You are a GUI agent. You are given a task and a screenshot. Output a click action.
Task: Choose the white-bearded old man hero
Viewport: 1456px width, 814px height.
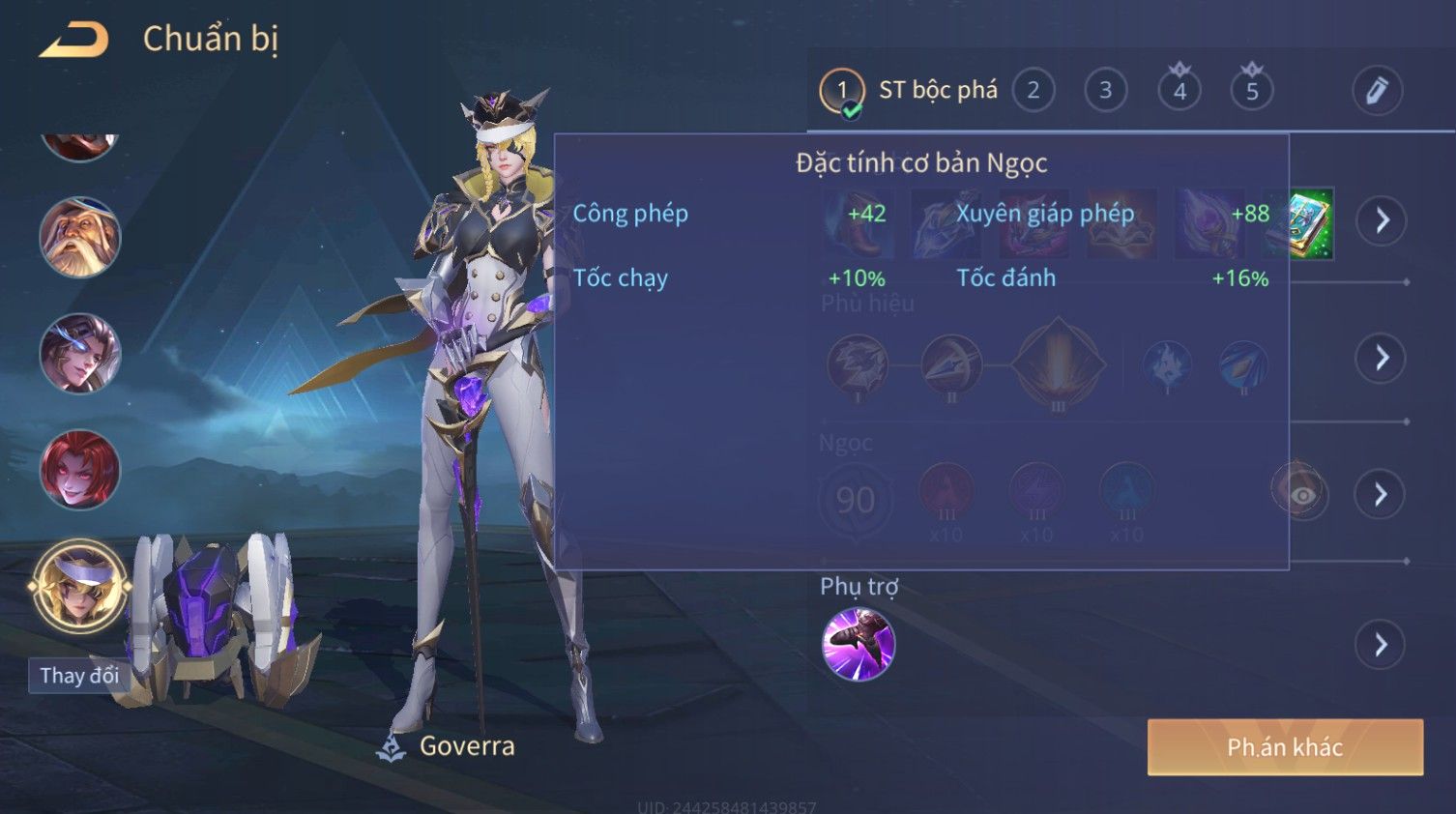(80, 238)
